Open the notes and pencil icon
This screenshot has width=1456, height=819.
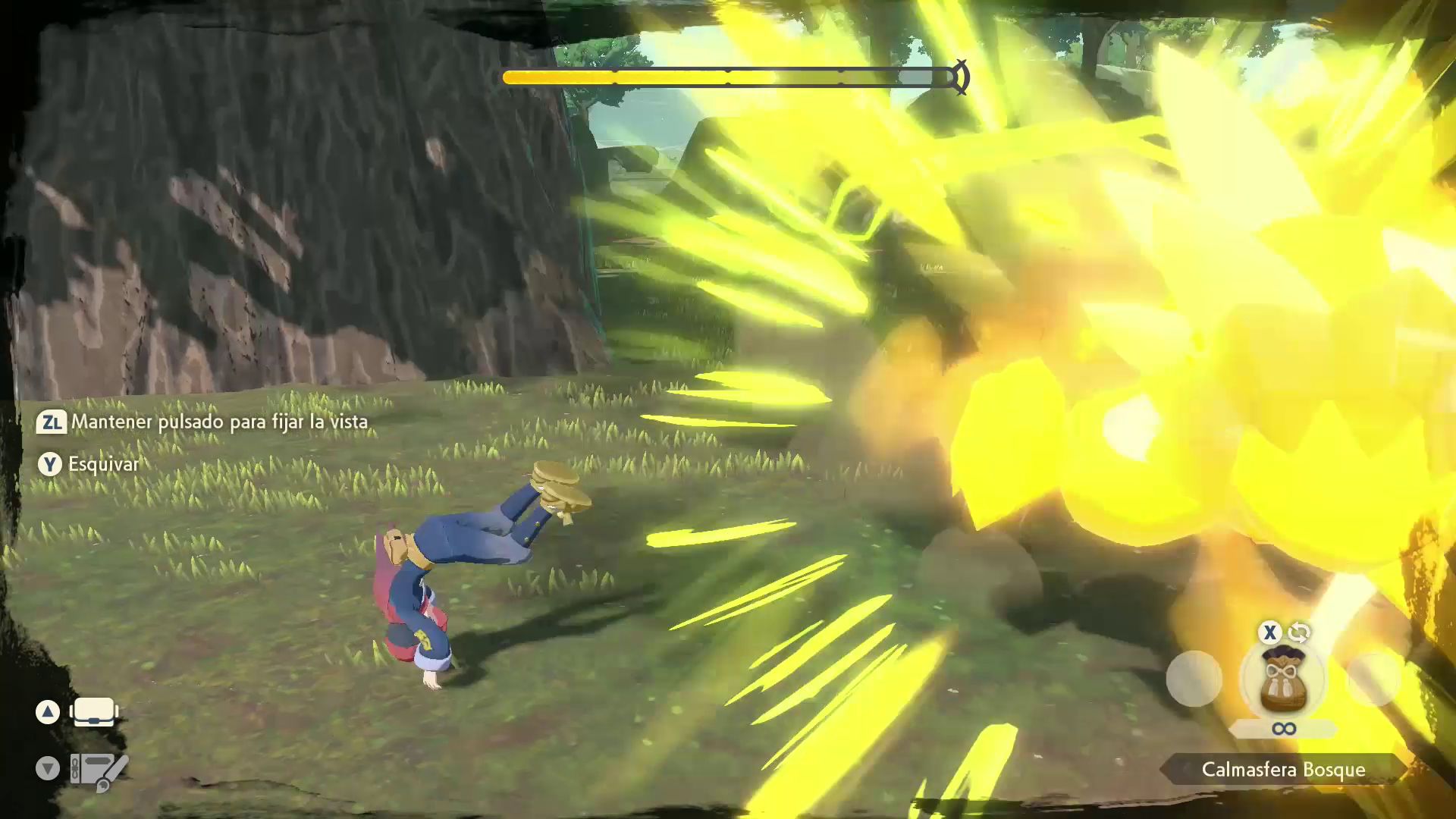(99, 770)
